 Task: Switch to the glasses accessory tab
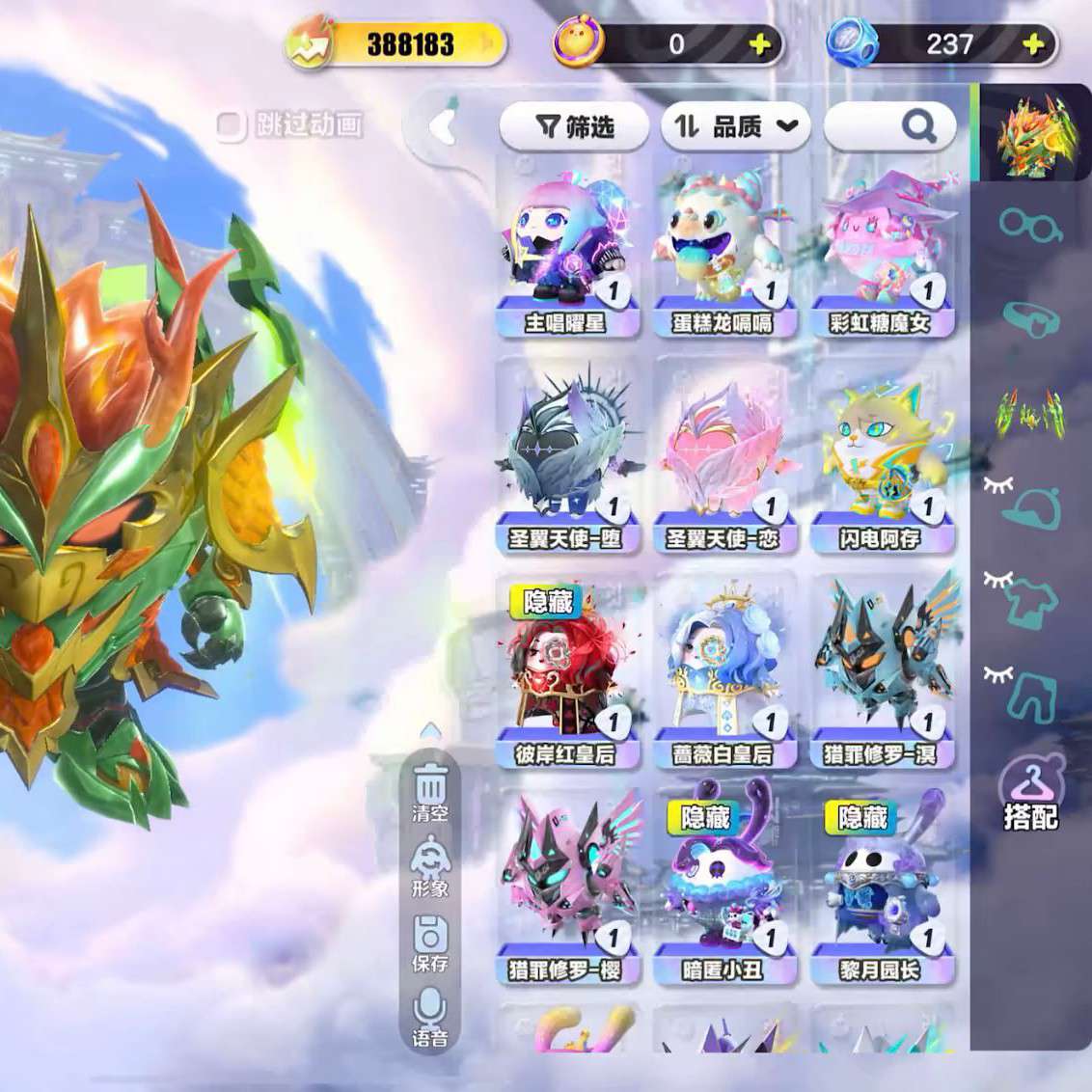pyautogui.click(x=1028, y=227)
